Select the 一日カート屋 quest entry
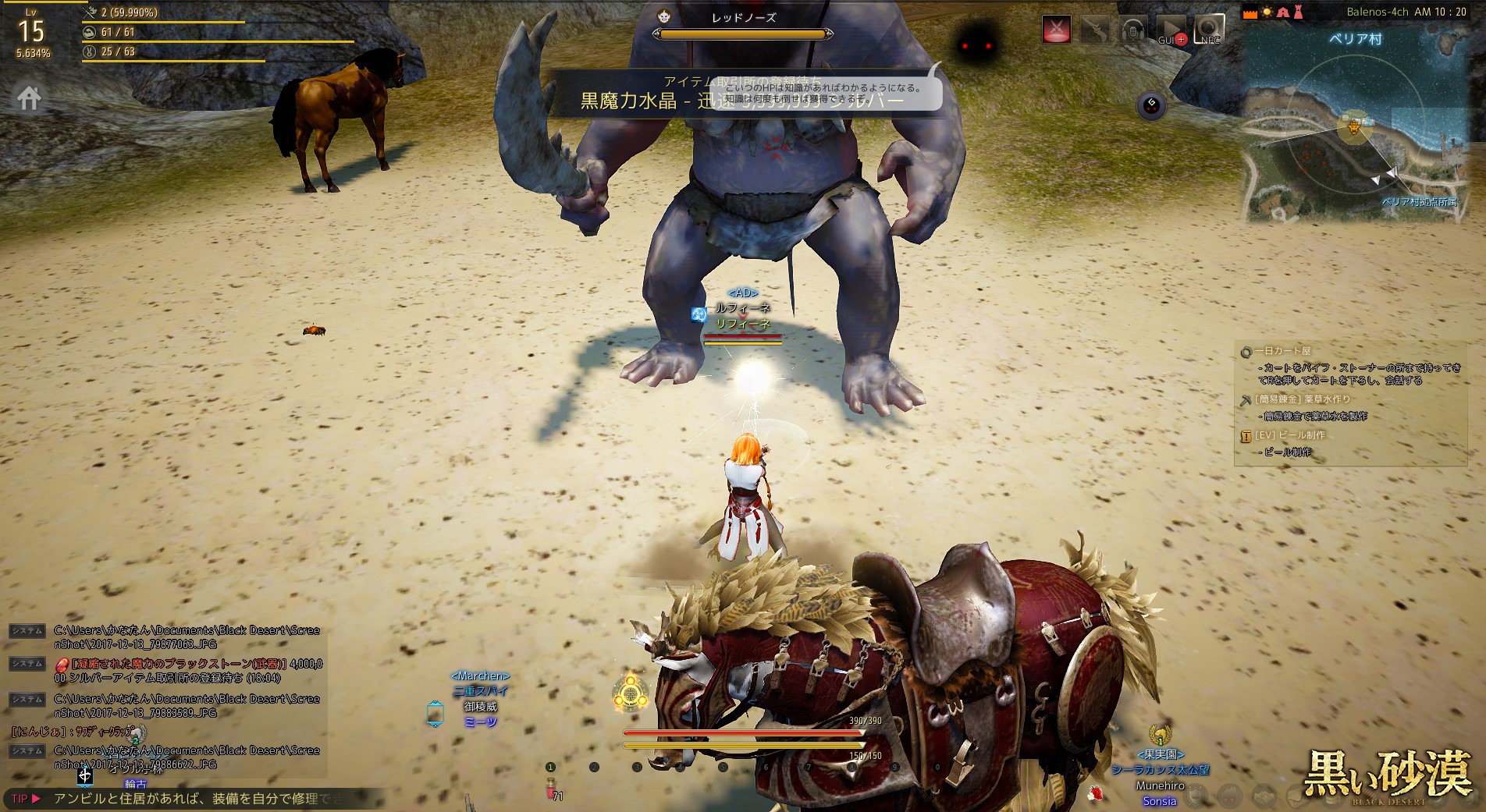Viewport: 1486px width, 812px height. tap(1283, 351)
